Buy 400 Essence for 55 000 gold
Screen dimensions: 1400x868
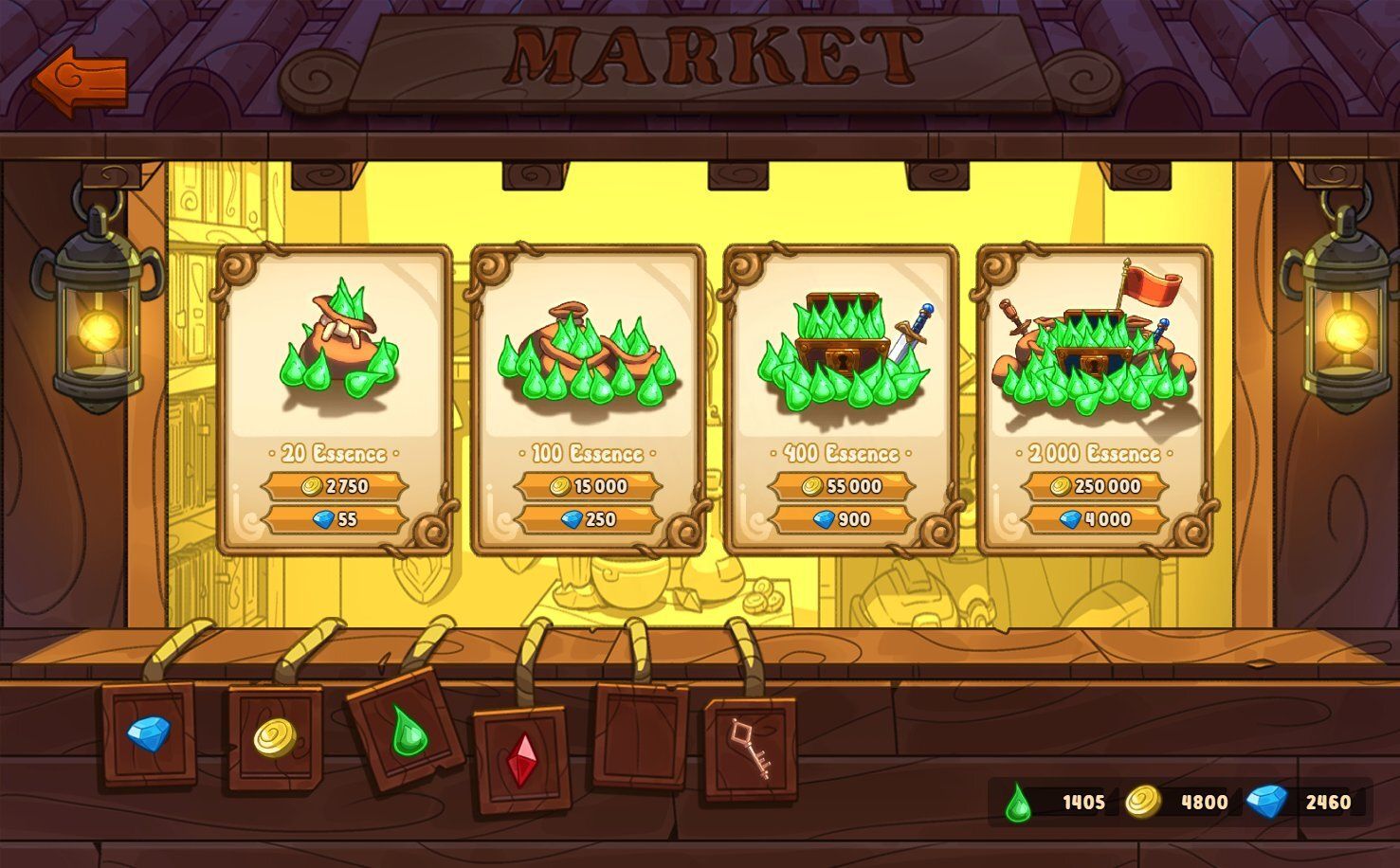[842, 486]
